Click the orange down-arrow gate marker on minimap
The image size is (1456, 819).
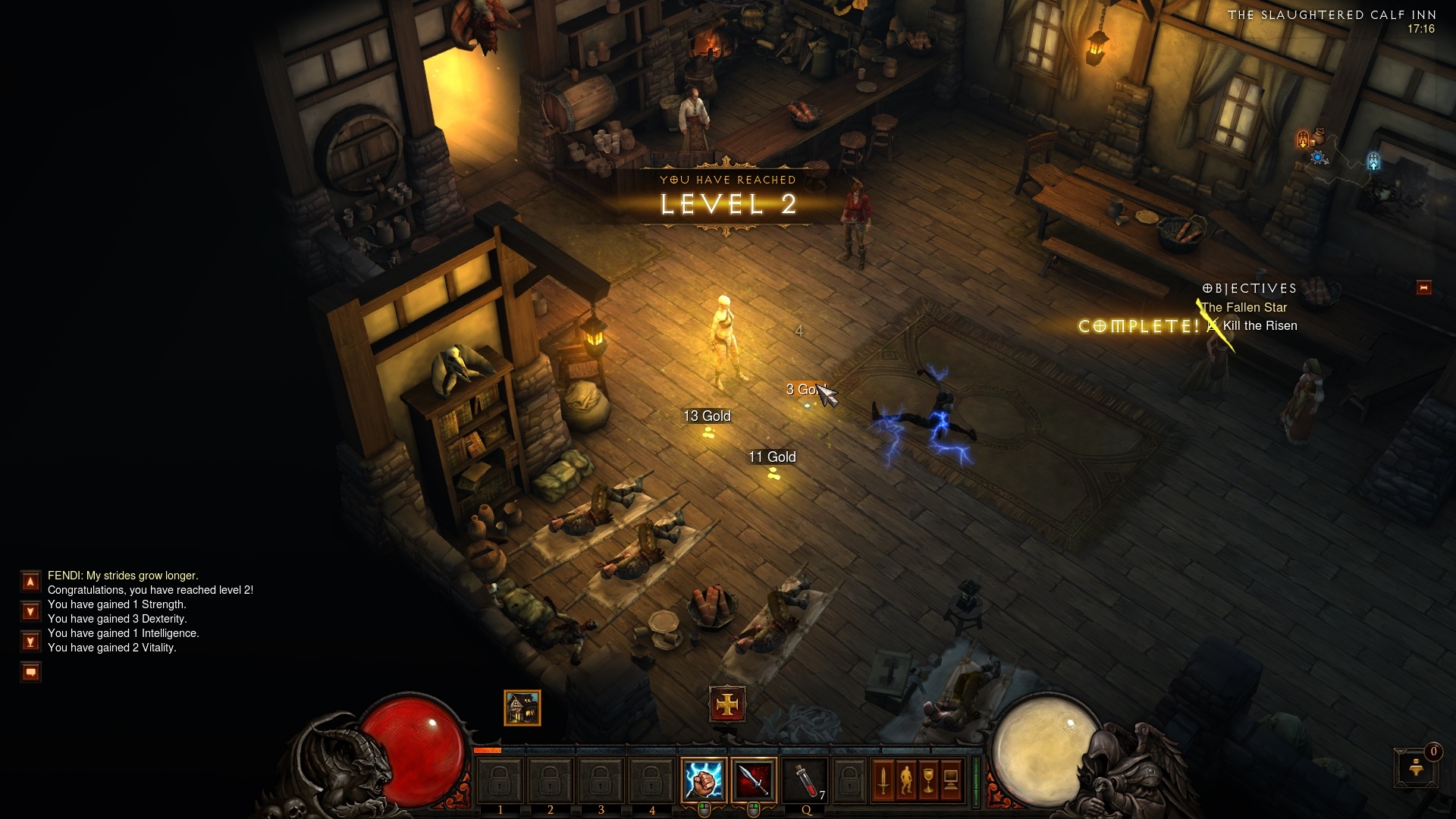point(1303,140)
